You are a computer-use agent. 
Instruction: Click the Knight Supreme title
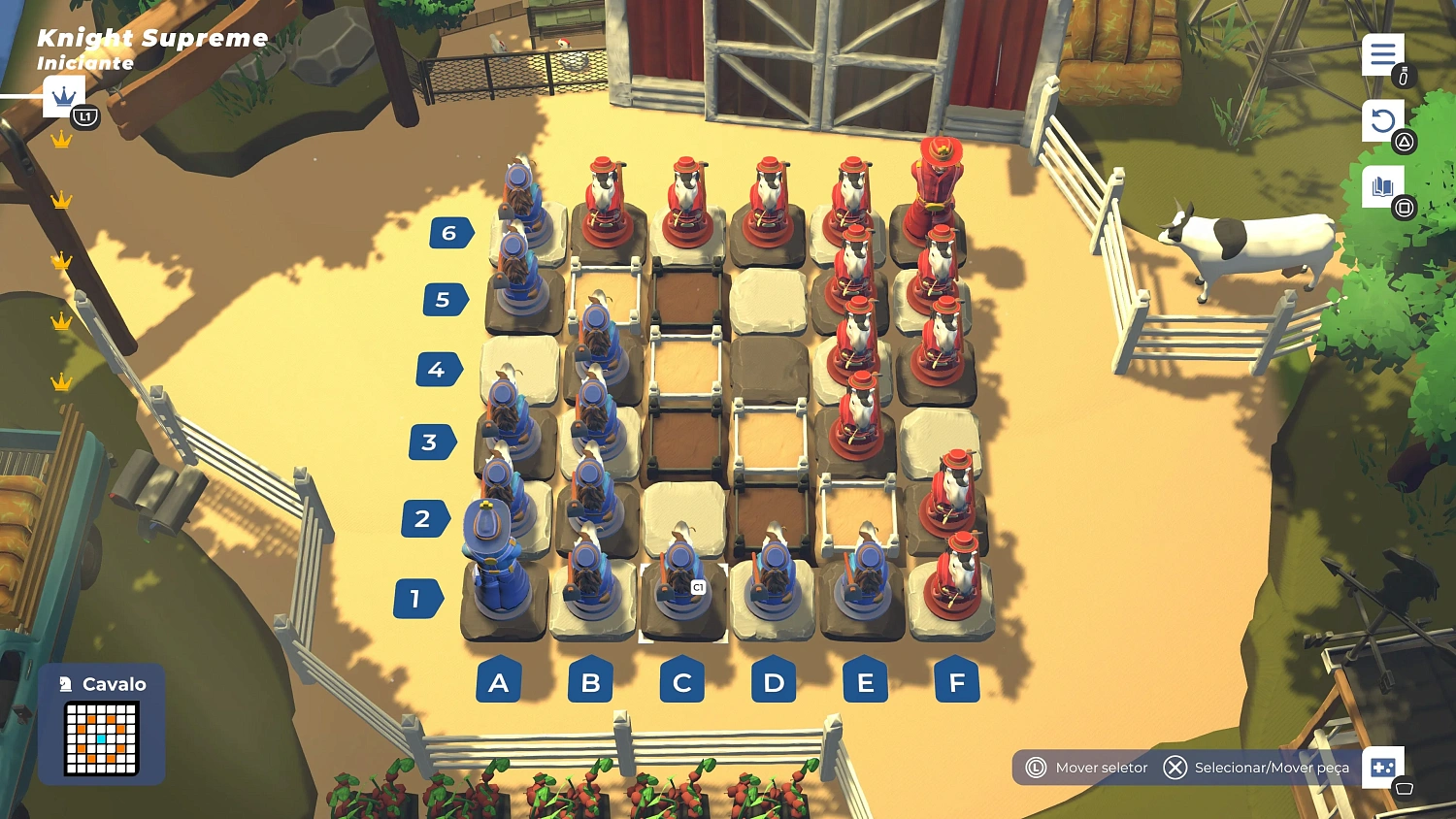(x=151, y=39)
